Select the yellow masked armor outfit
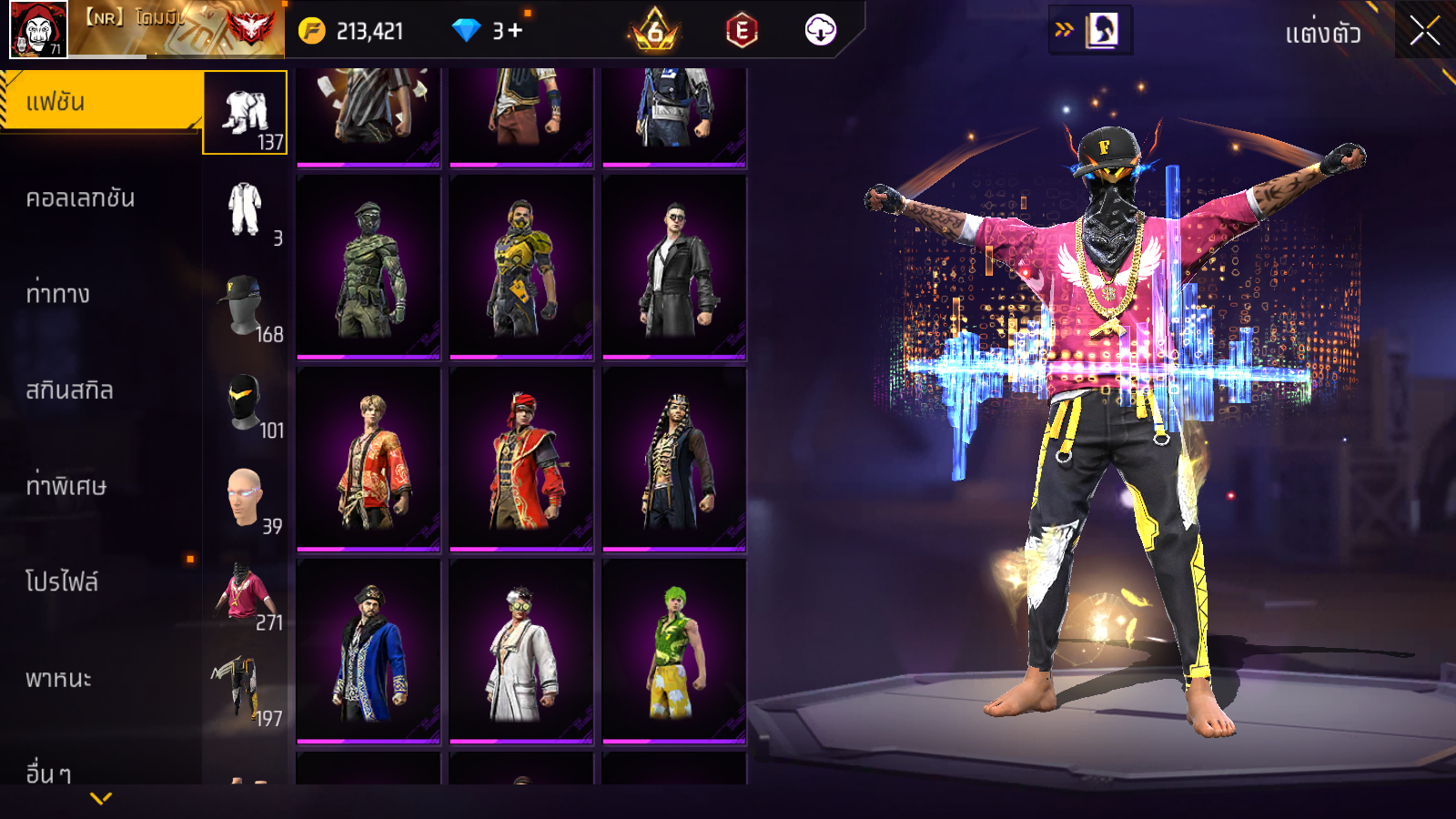 point(521,267)
